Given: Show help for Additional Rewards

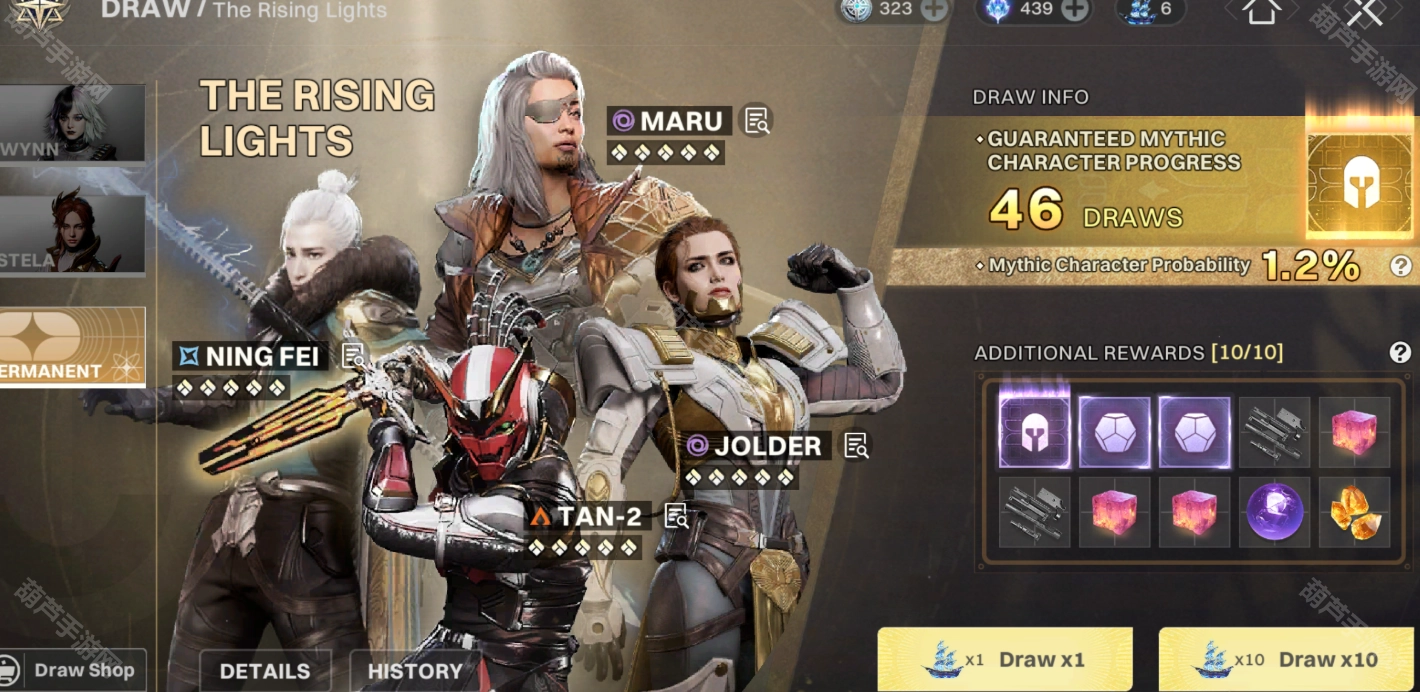Looking at the screenshot, I should tap(1400, 352).
